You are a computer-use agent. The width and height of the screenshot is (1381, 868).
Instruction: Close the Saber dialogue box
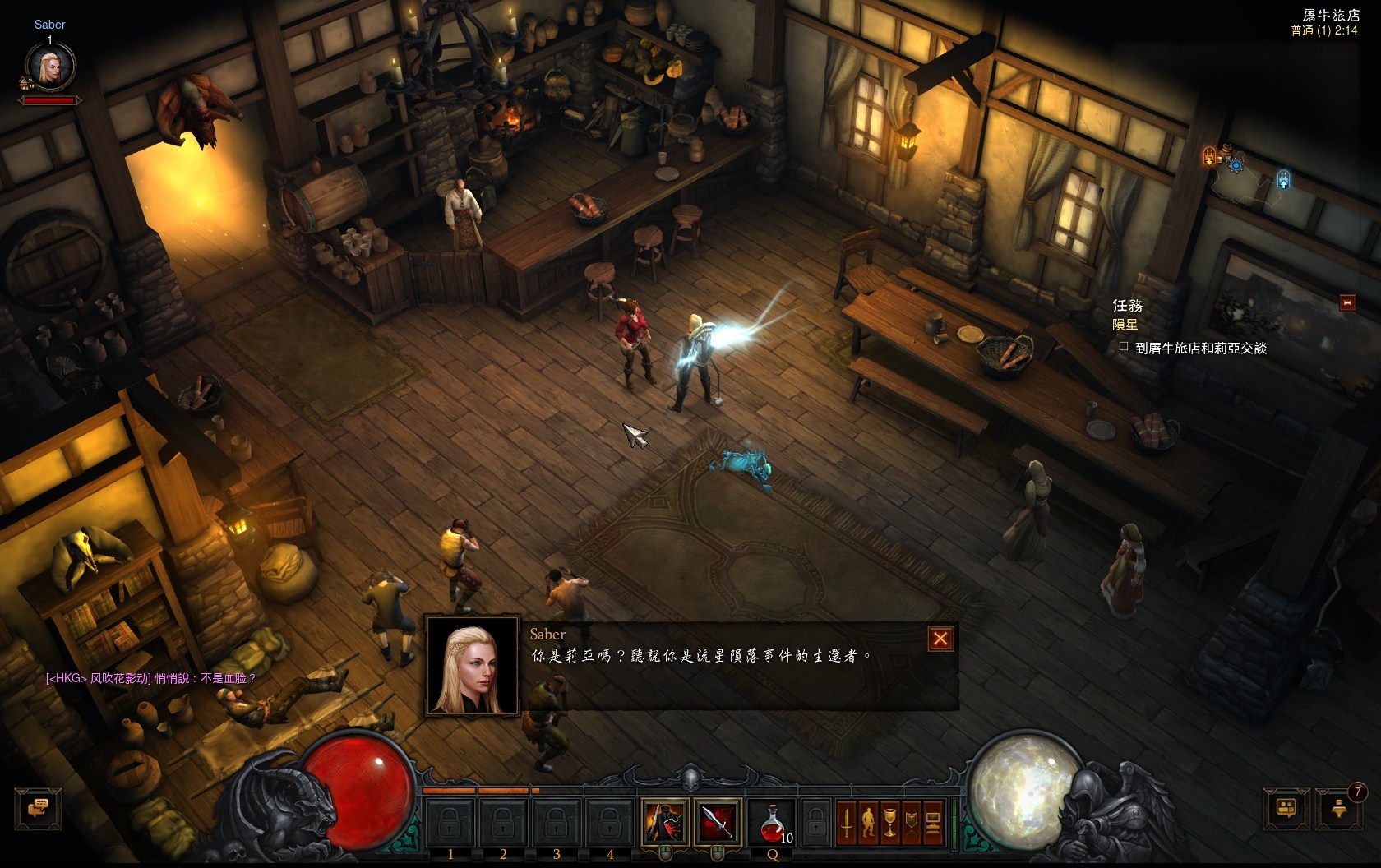click(940, 639)
